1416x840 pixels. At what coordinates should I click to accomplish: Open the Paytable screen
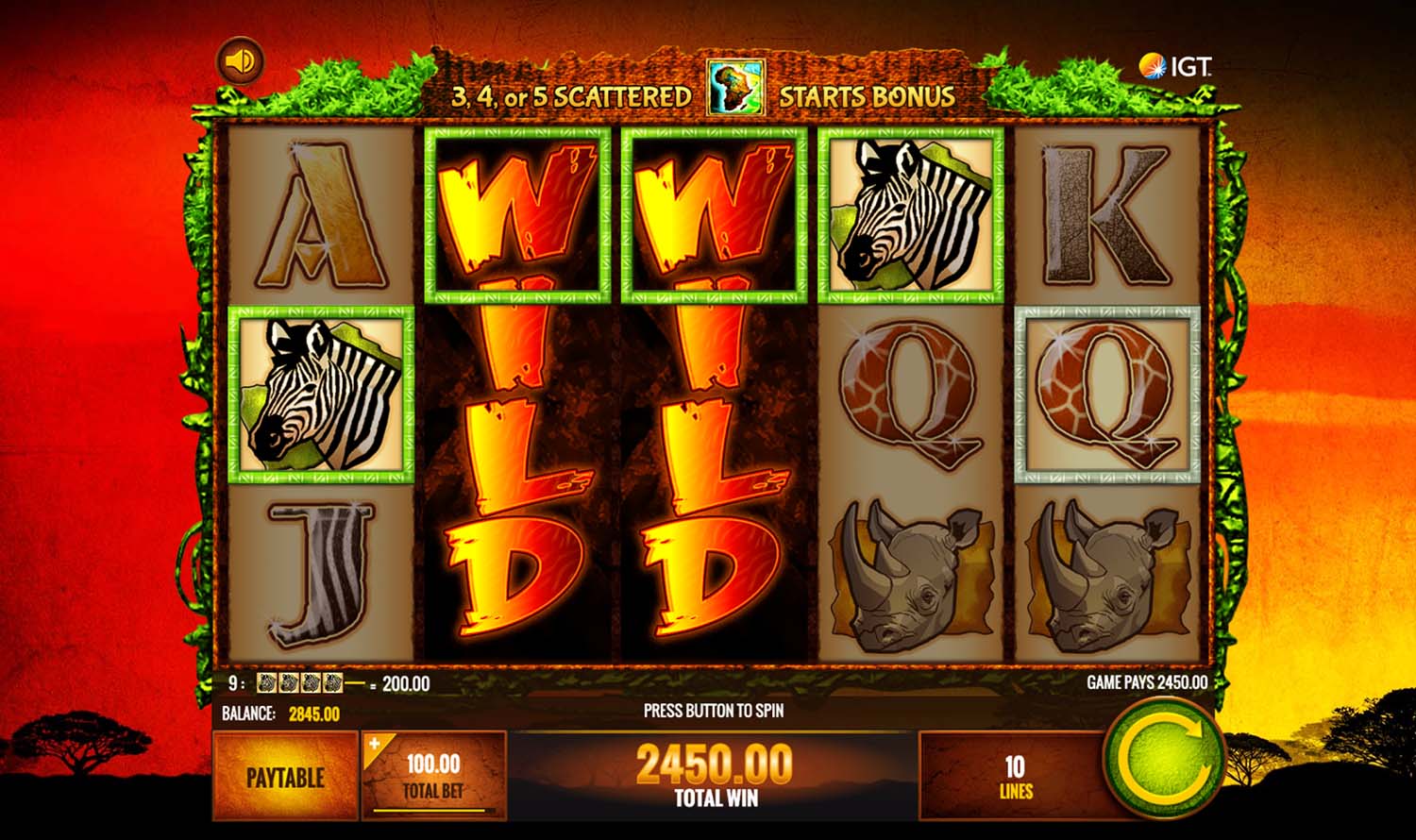[286, 779]
